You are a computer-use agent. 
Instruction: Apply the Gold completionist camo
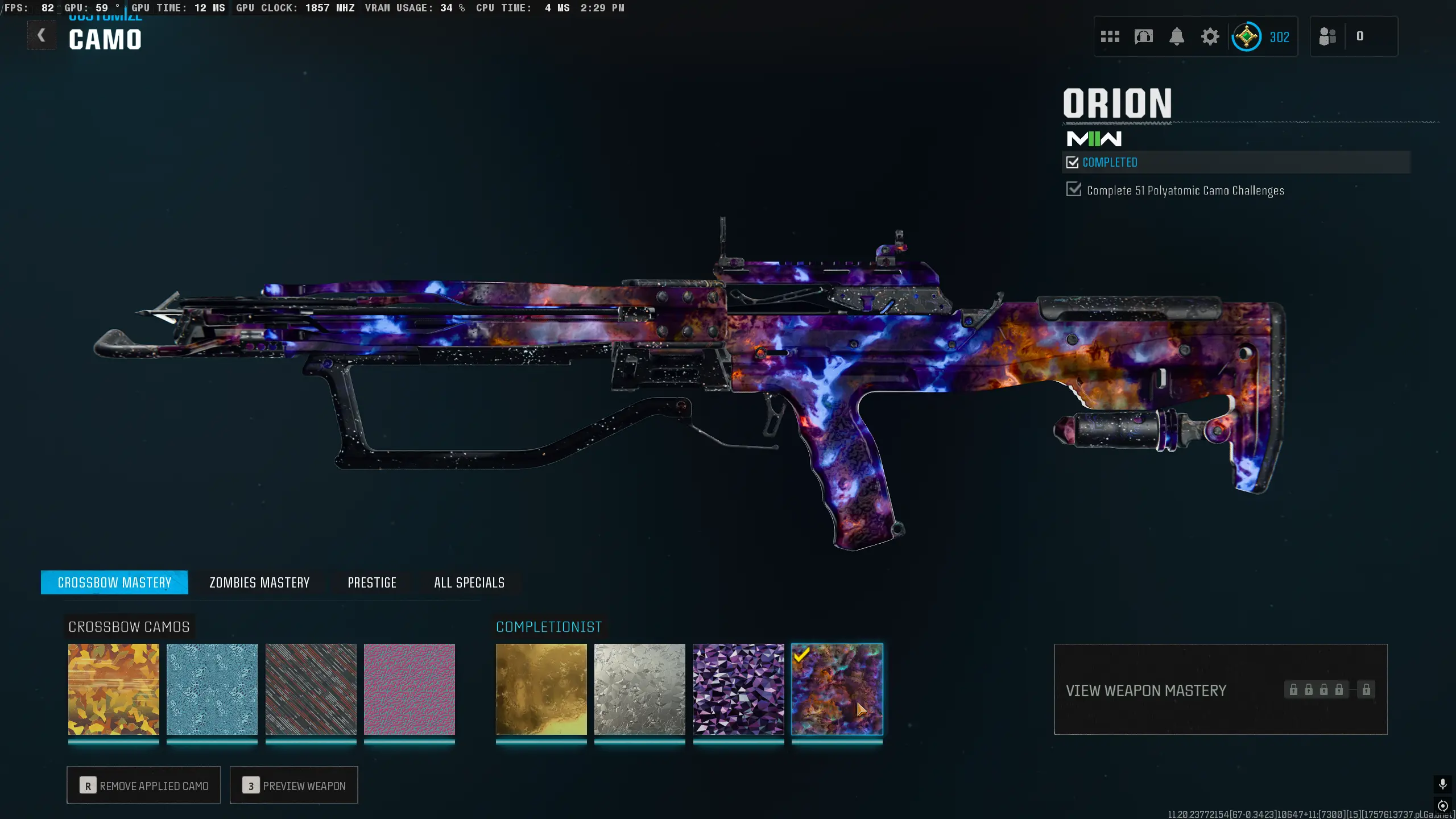tap(541, 689)
